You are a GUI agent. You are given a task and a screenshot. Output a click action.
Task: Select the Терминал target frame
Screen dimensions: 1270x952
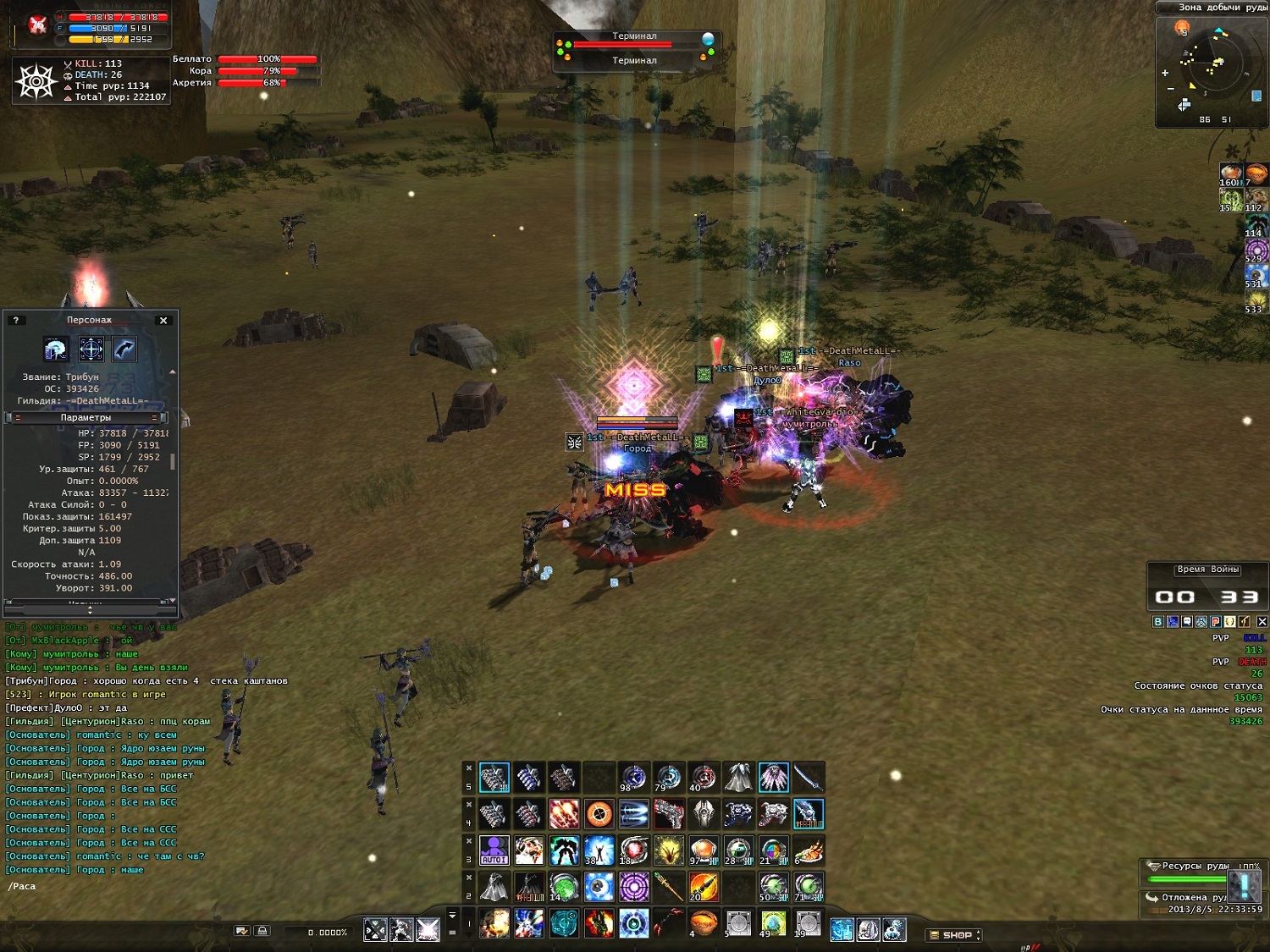[x=635, y=48]
